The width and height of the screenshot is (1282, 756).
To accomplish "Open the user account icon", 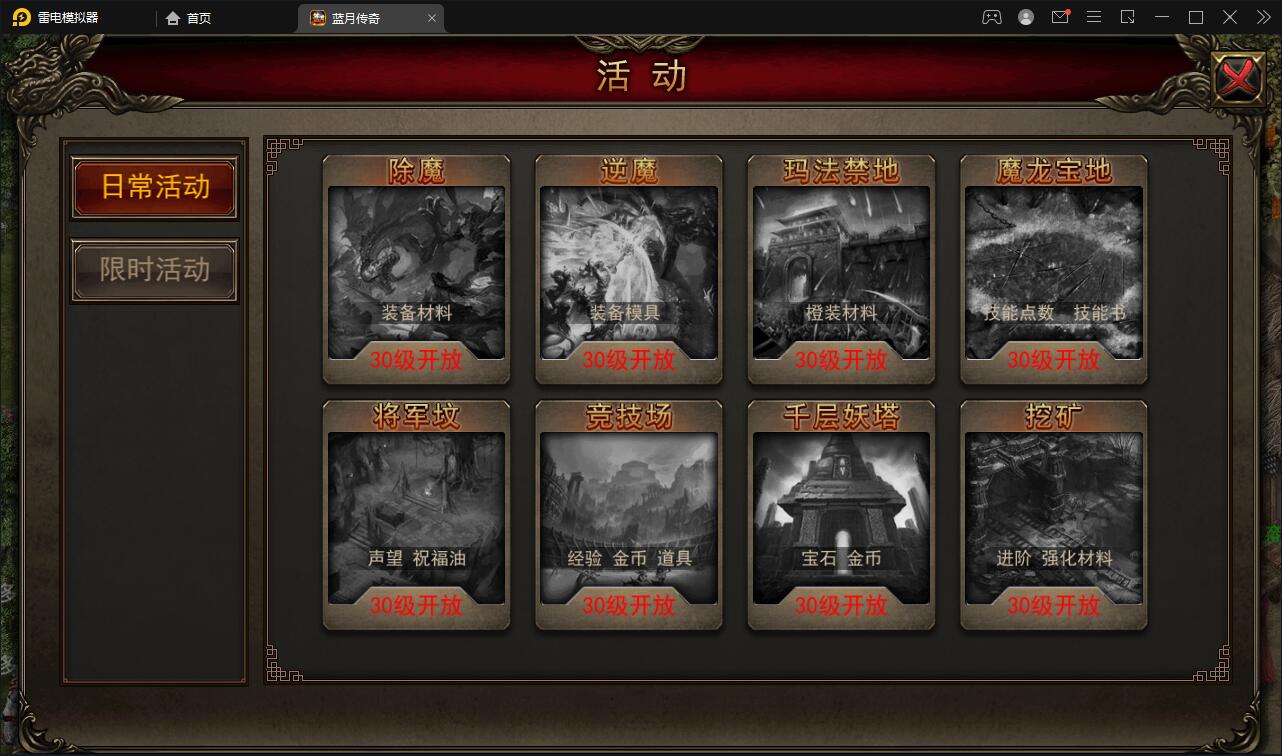I will click(1024, 17).
